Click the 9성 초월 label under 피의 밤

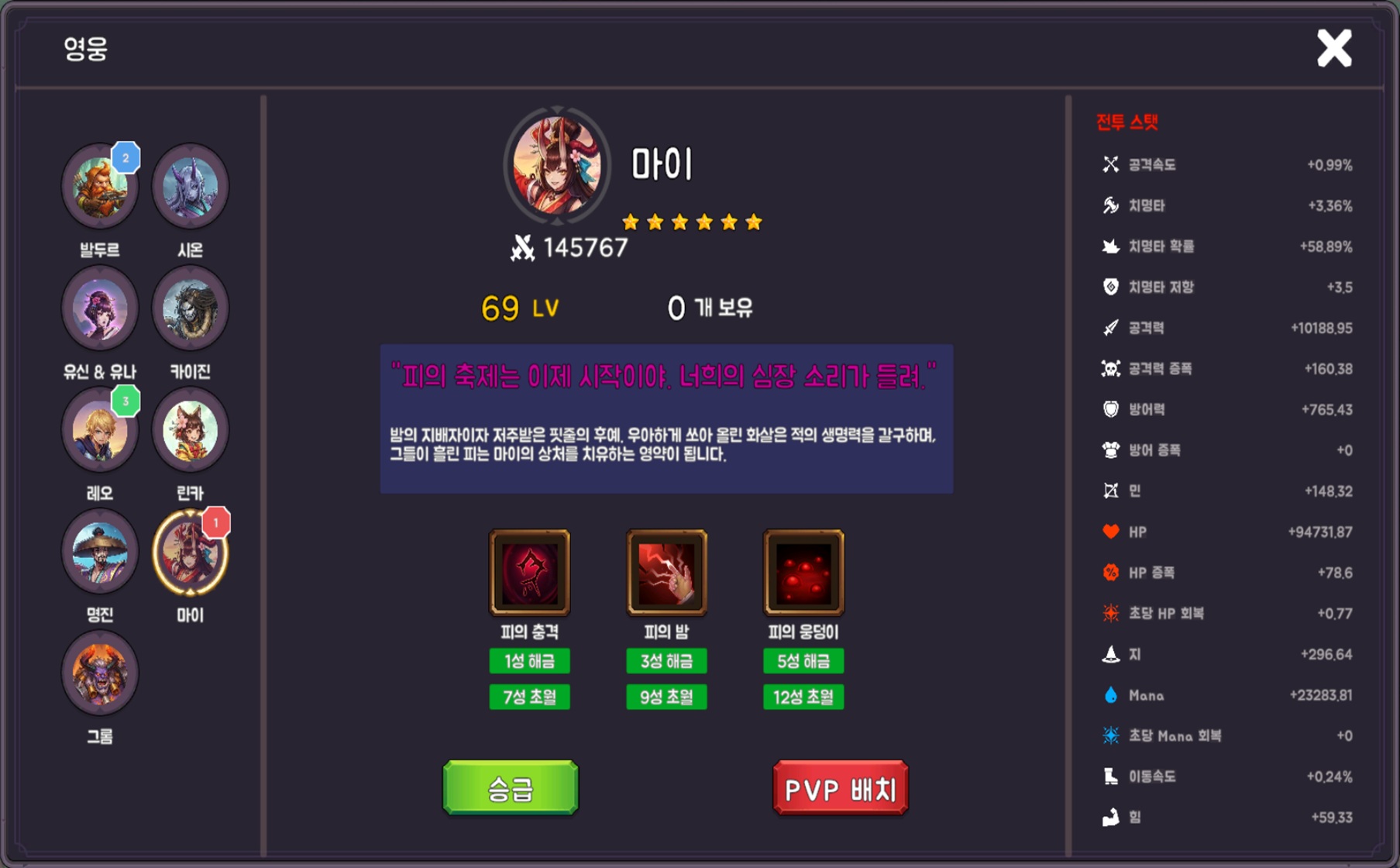tap(666, 697)
